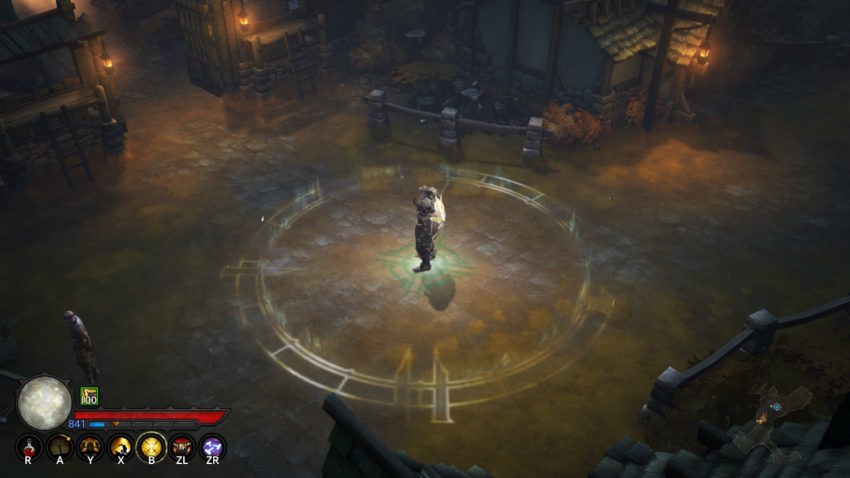Activate the red armored skill icon
The height and width of the screenshot is (478, 850).
pos(182,446)
